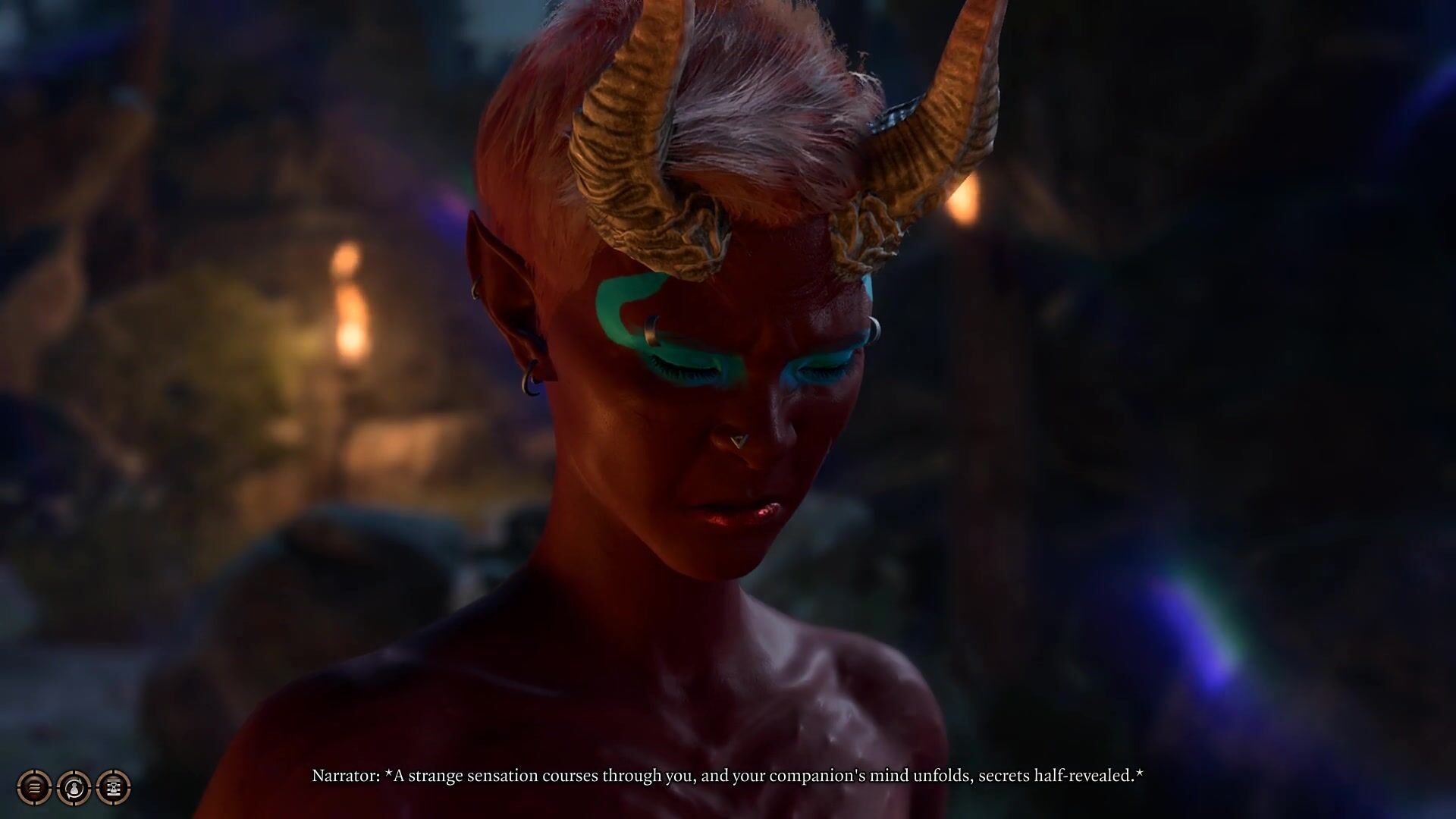1456x819 pixels.
Task: Click the character swap icon with circling arrows
Action: tap(74, 788)
